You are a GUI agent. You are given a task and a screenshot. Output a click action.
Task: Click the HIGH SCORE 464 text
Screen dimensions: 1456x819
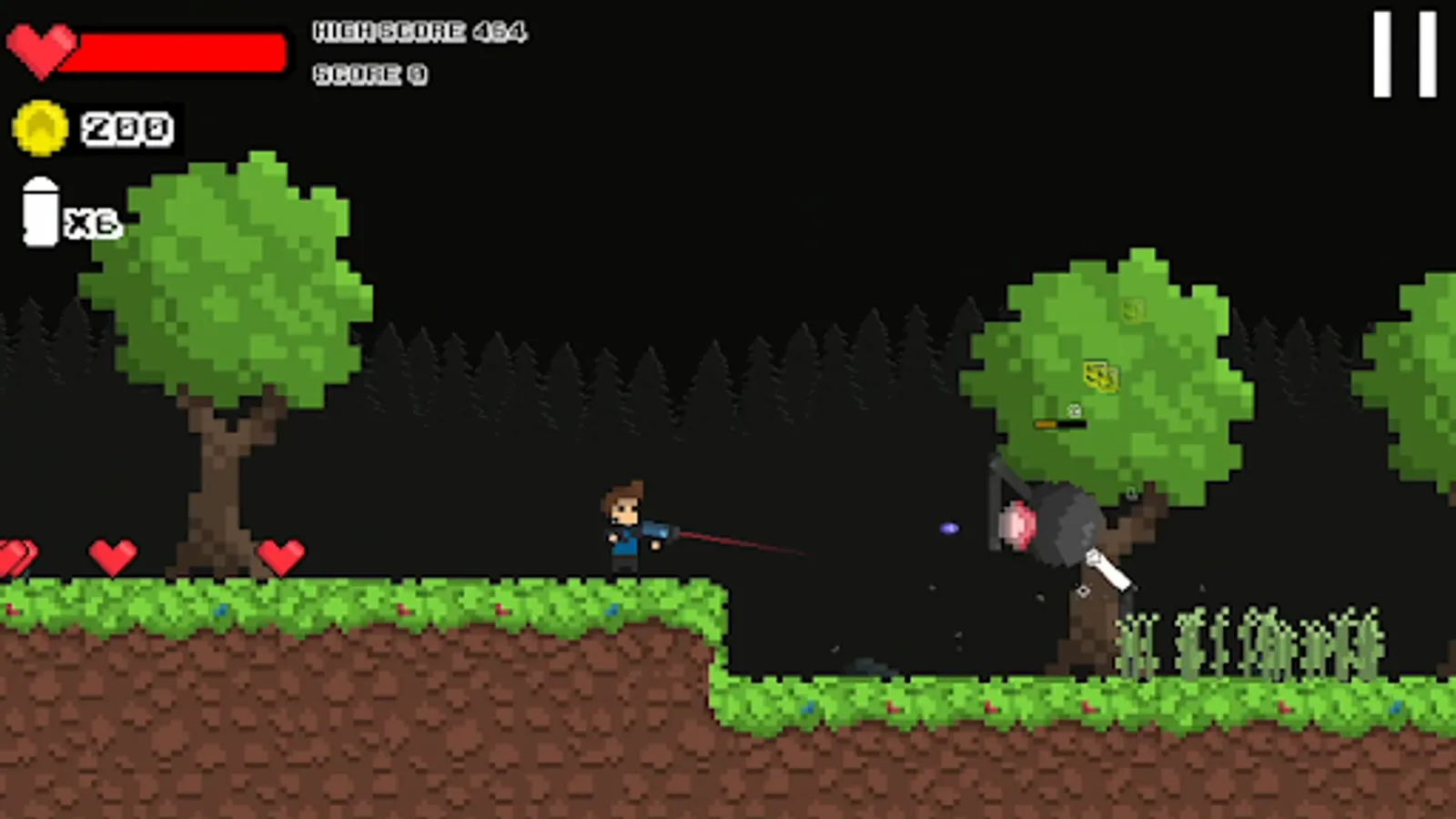[420, 30]
